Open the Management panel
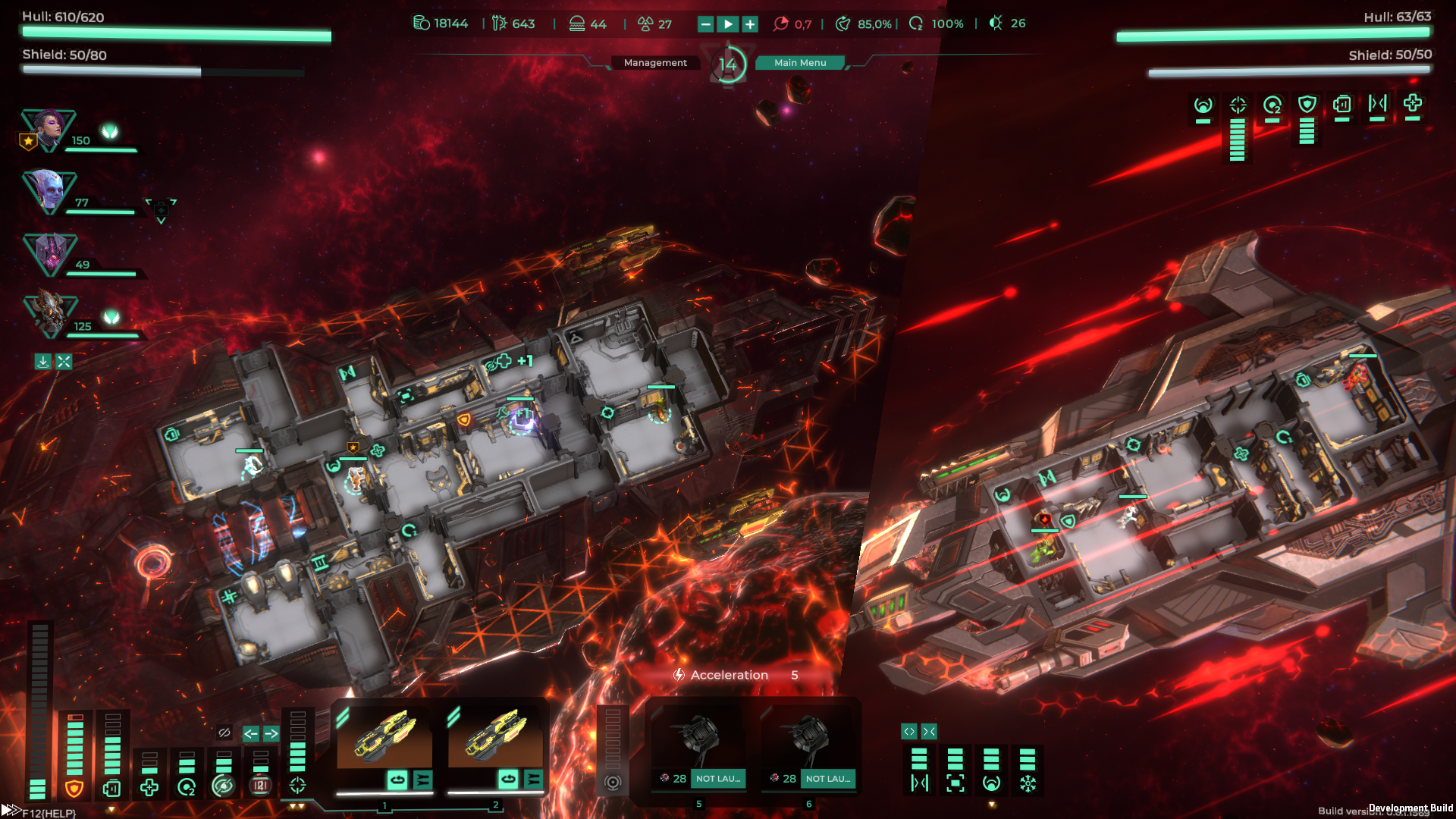This screenshot has width=1456, height=819. point(655,63)
